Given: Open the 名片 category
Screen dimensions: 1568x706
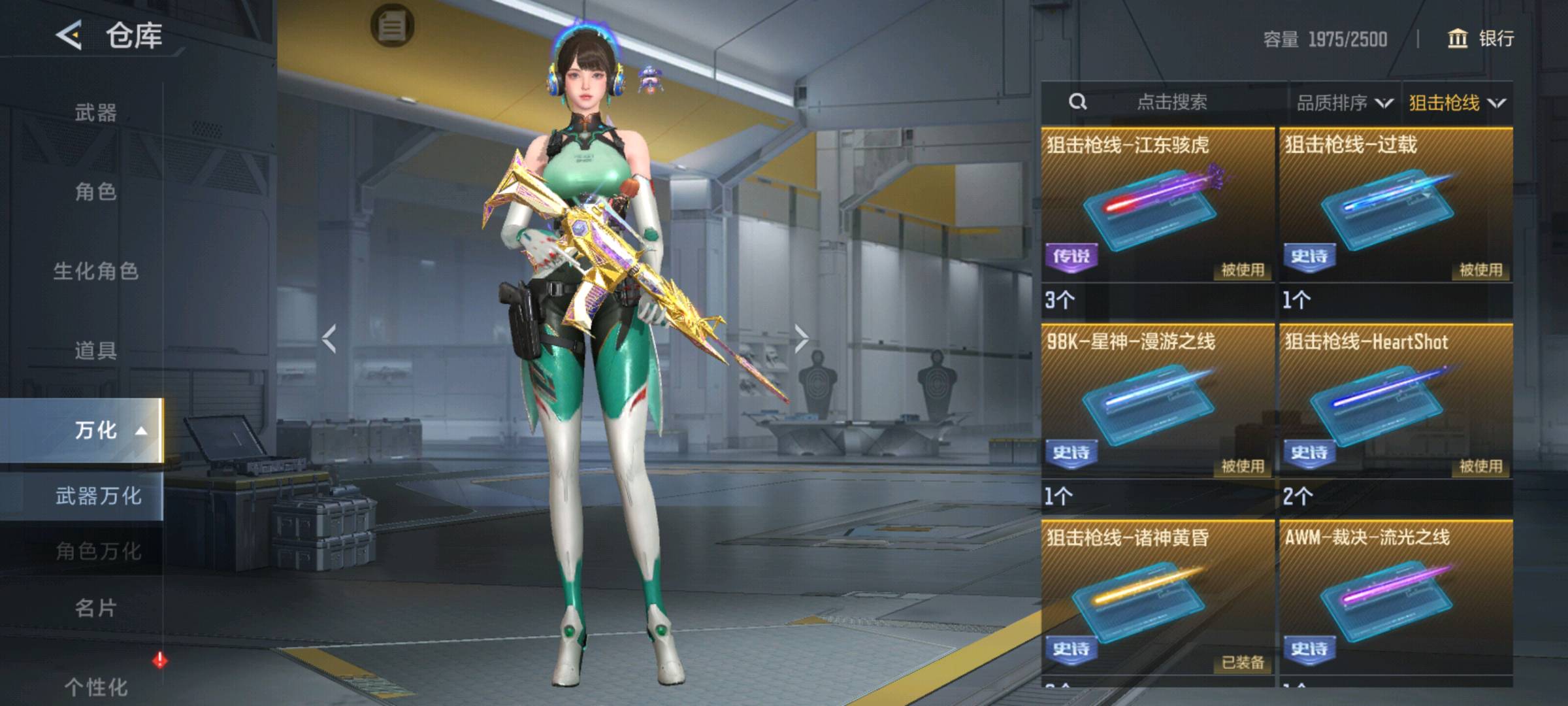Looking at the screenshot, I should (95, 608).
